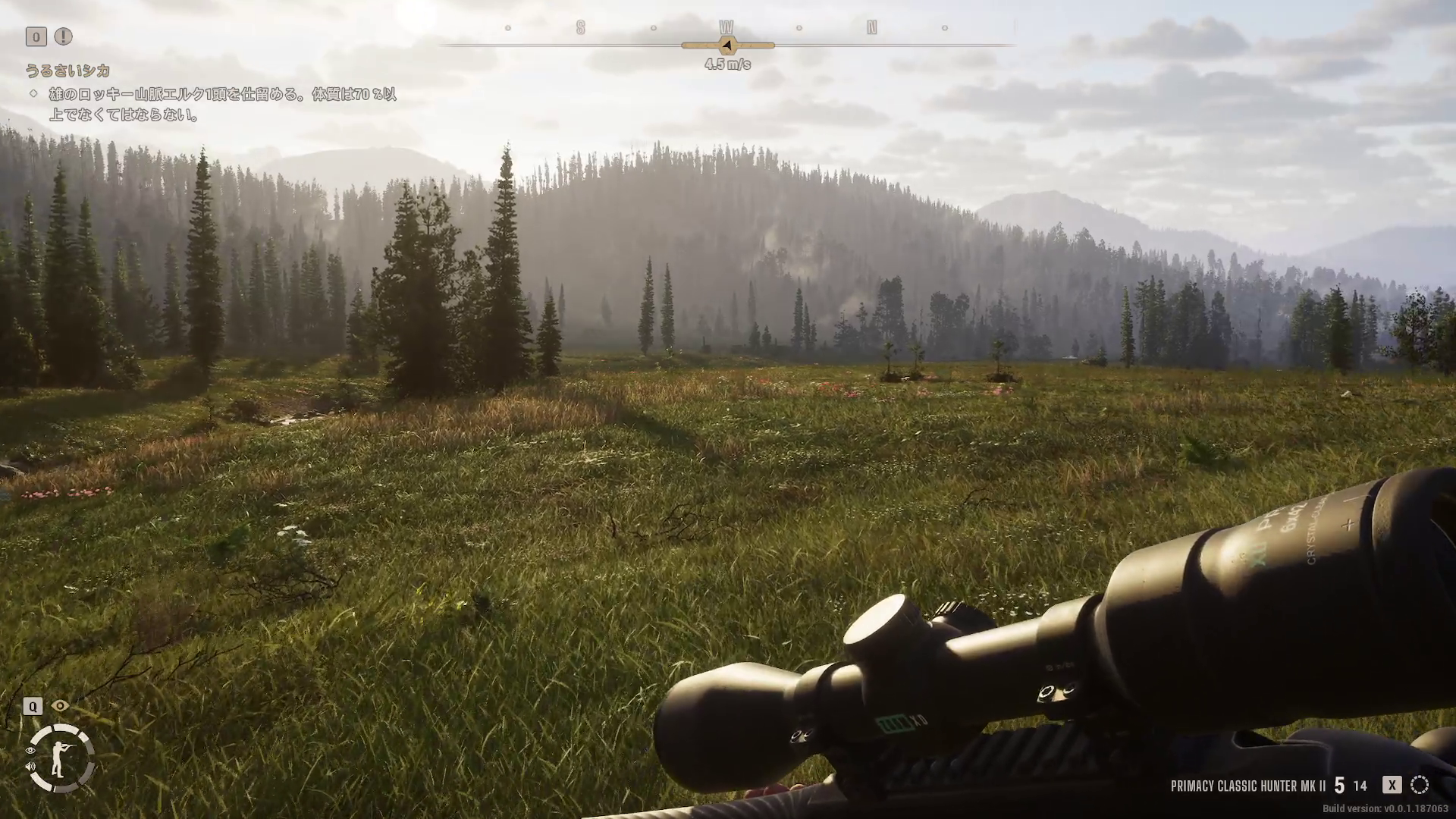The height and width of the screenshot is (819, 1456).
Task: Click the mission counter badge showing 0
Action: (x=35, y=36)
